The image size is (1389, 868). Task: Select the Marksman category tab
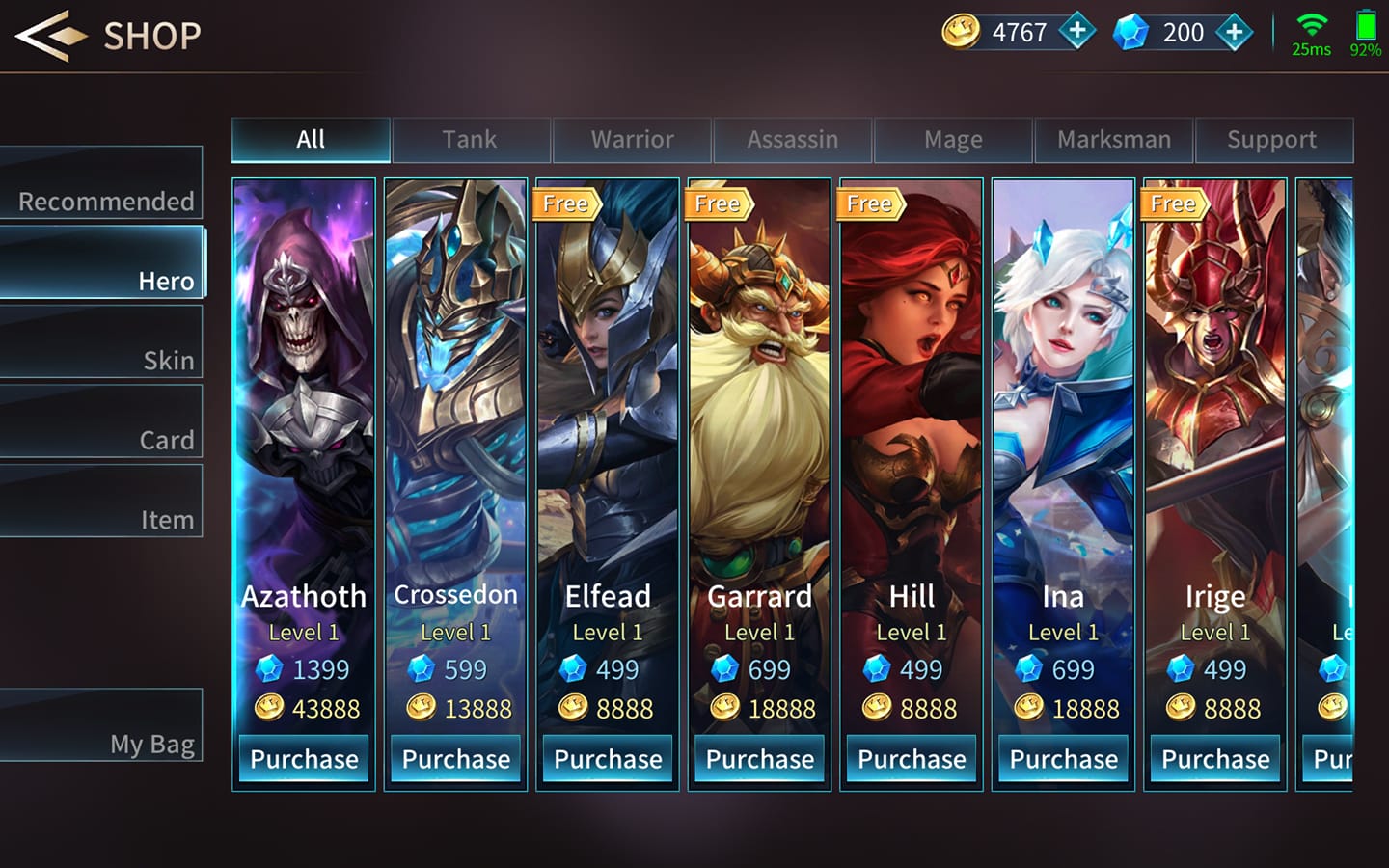click(1114, 140)
